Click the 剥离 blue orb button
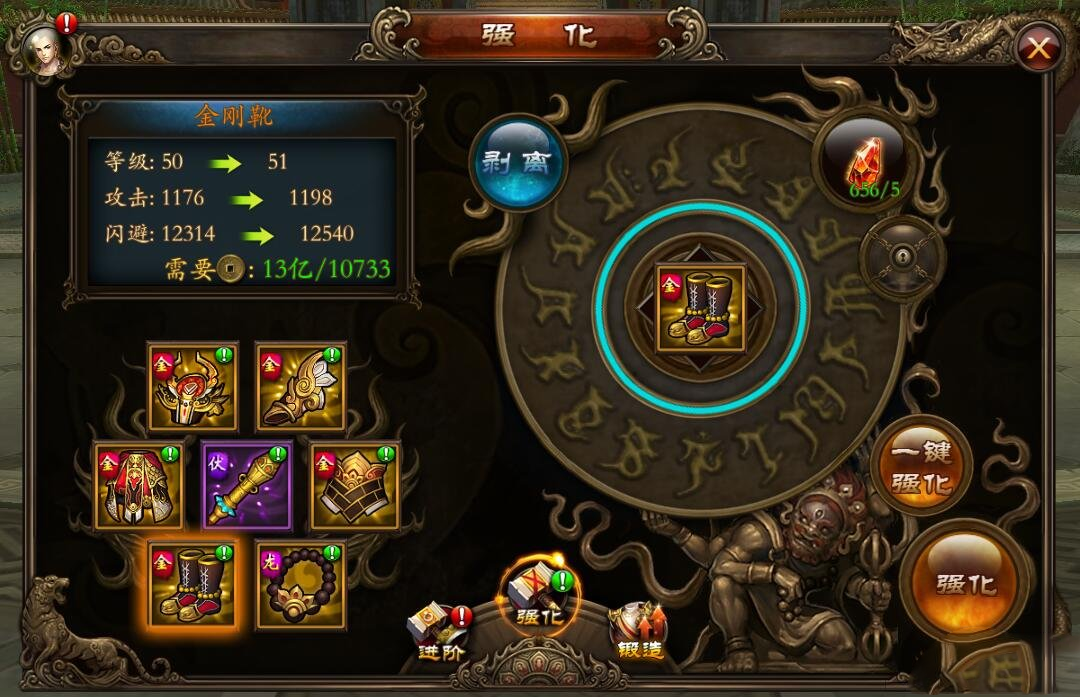Screen dimensions: 1080x697 [519, 163]
